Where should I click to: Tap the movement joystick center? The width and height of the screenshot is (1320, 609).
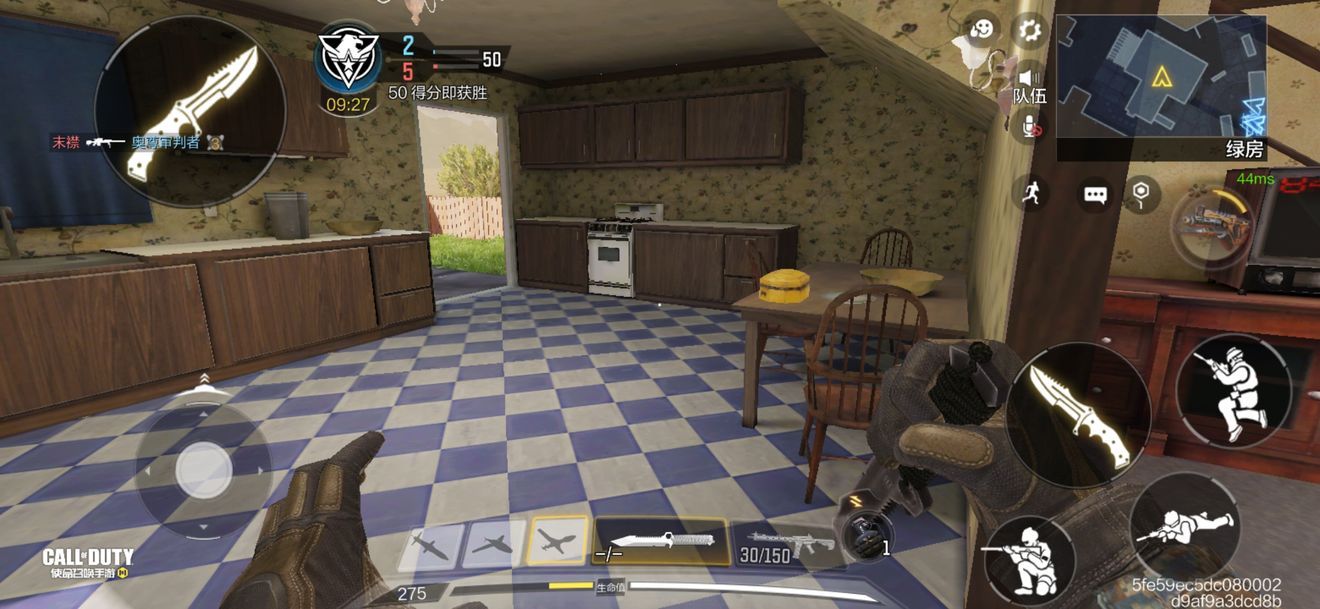[x=203, y=468]
